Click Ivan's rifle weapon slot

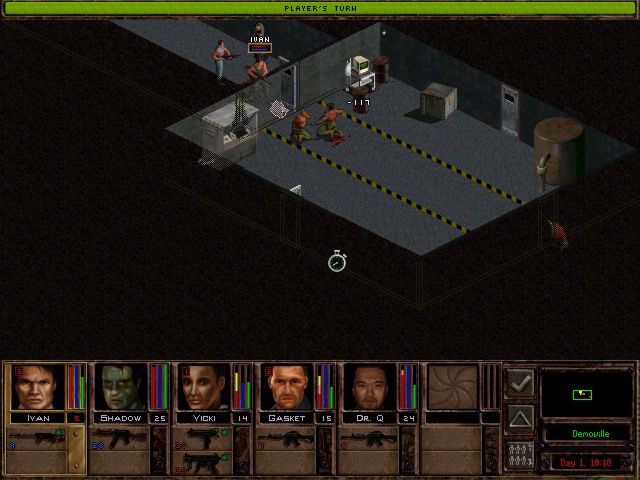click(x=37, y=438)
